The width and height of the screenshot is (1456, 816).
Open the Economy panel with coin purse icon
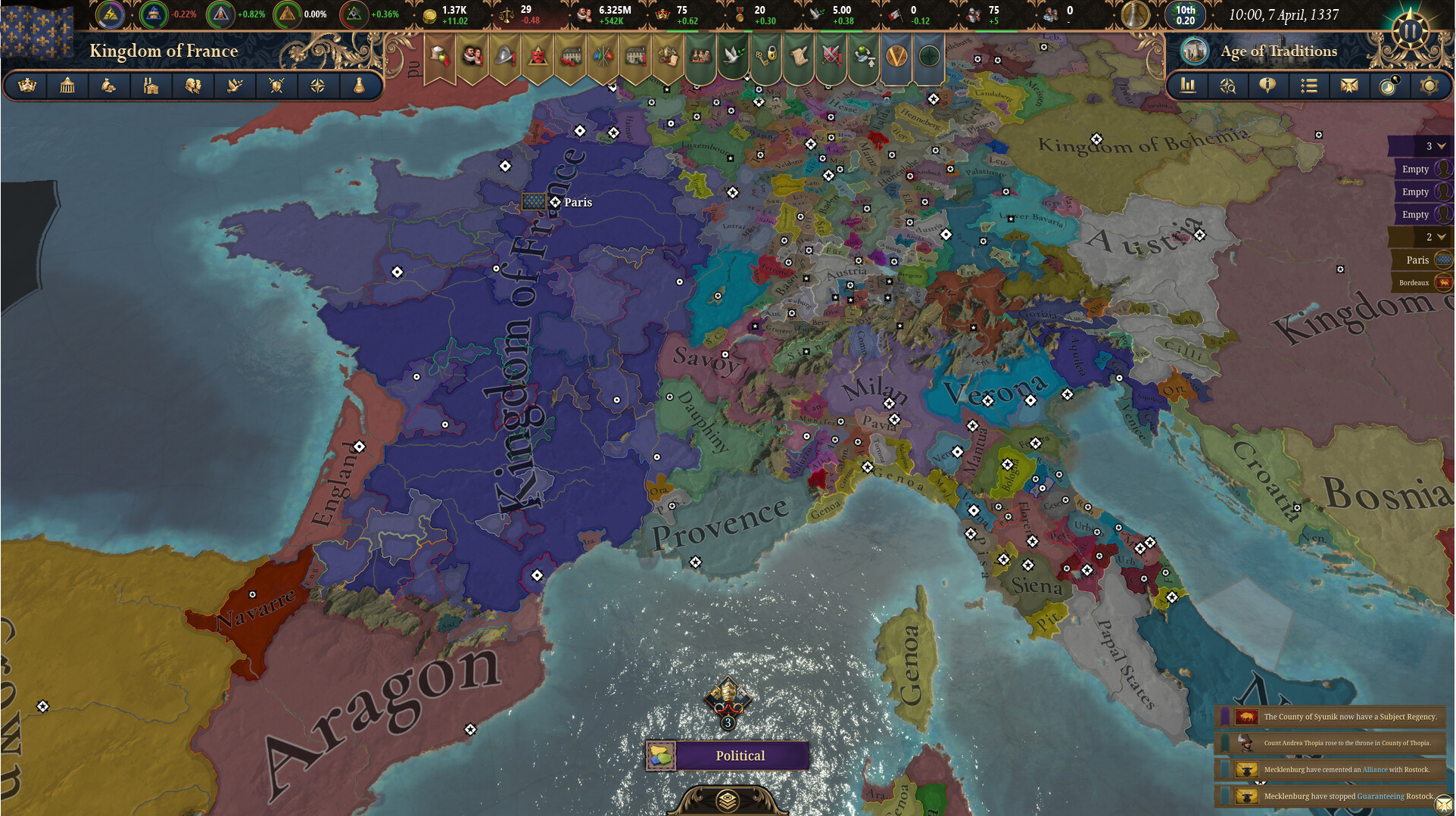click(108, 86)
